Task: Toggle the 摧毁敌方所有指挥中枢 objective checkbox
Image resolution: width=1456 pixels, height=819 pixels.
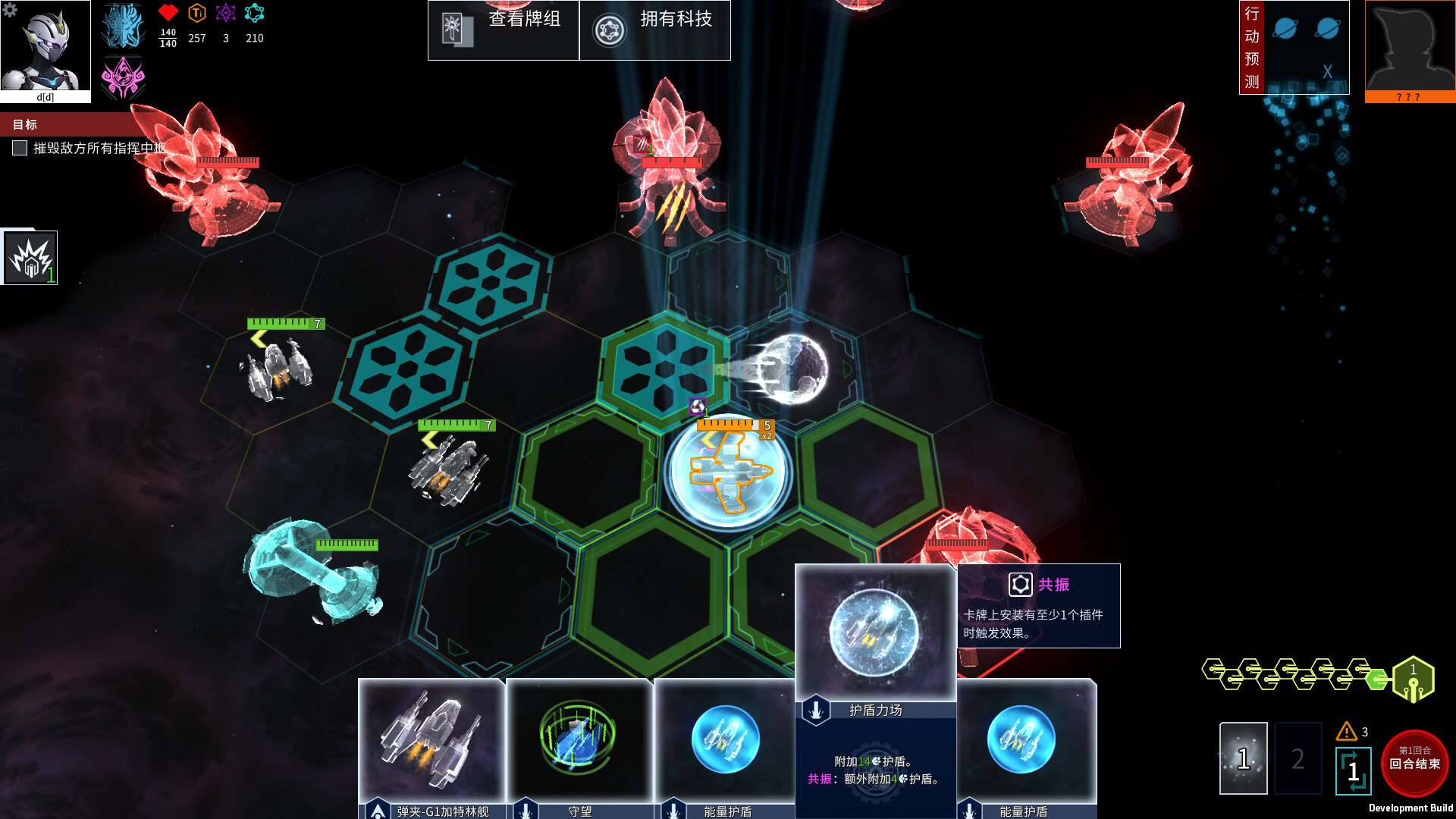Action: click(x=20, y=148)
